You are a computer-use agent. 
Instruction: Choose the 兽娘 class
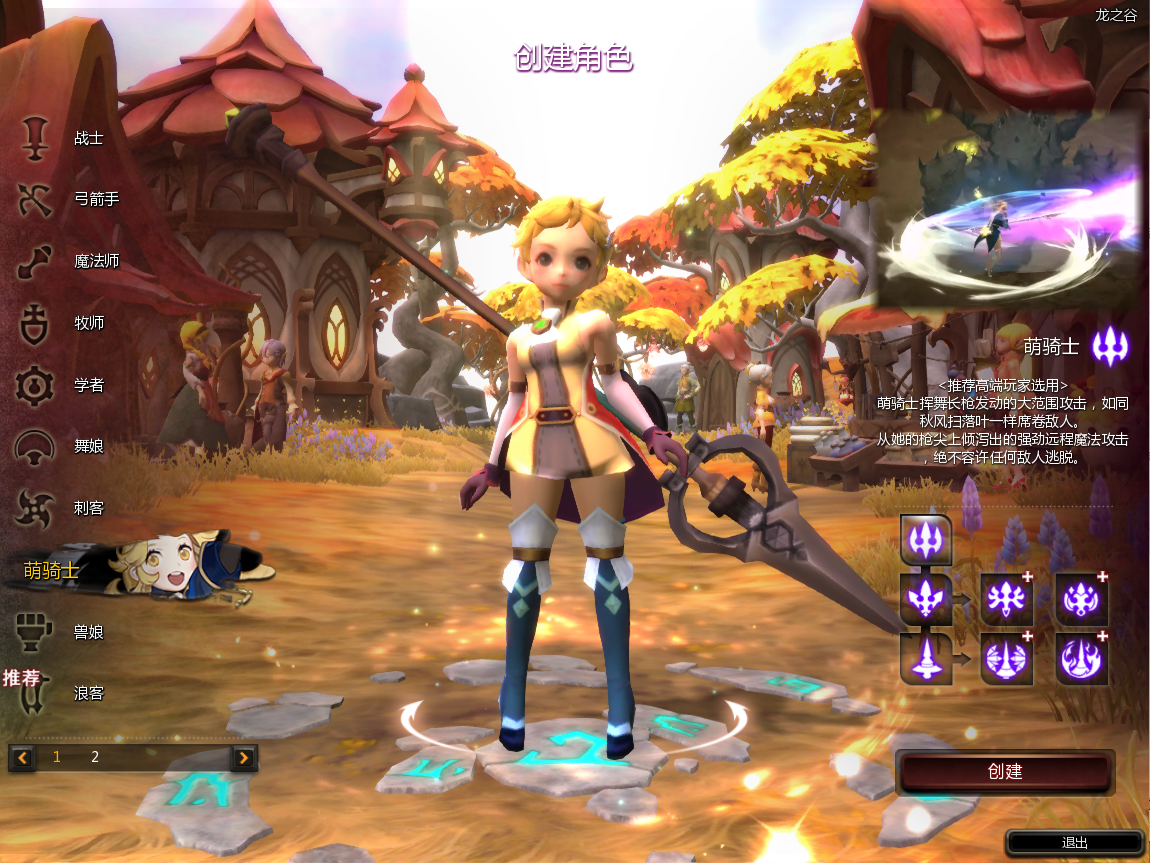(x=60, y=632)
